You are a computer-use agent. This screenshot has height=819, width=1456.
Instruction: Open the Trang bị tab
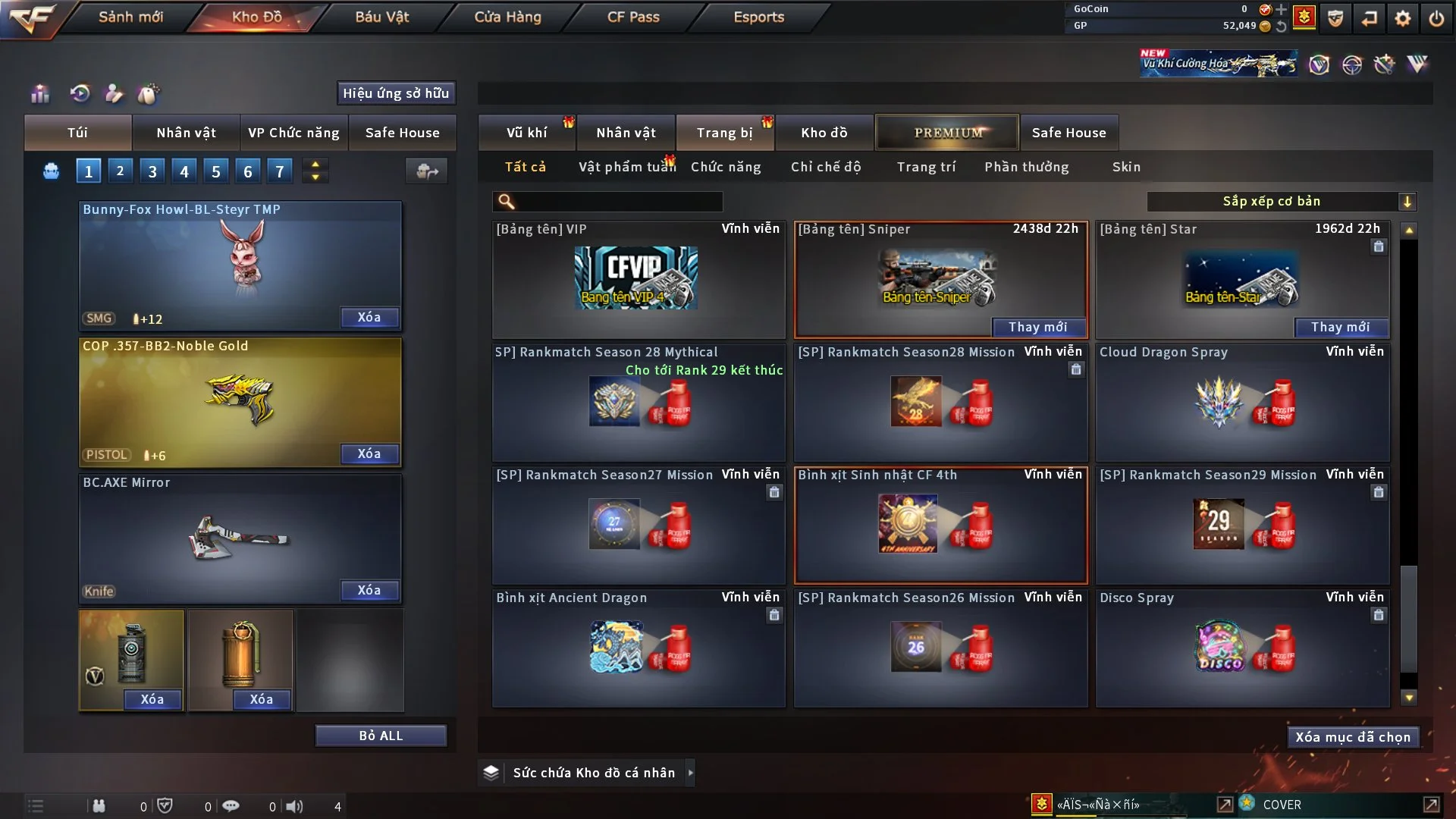pos(724,133)
